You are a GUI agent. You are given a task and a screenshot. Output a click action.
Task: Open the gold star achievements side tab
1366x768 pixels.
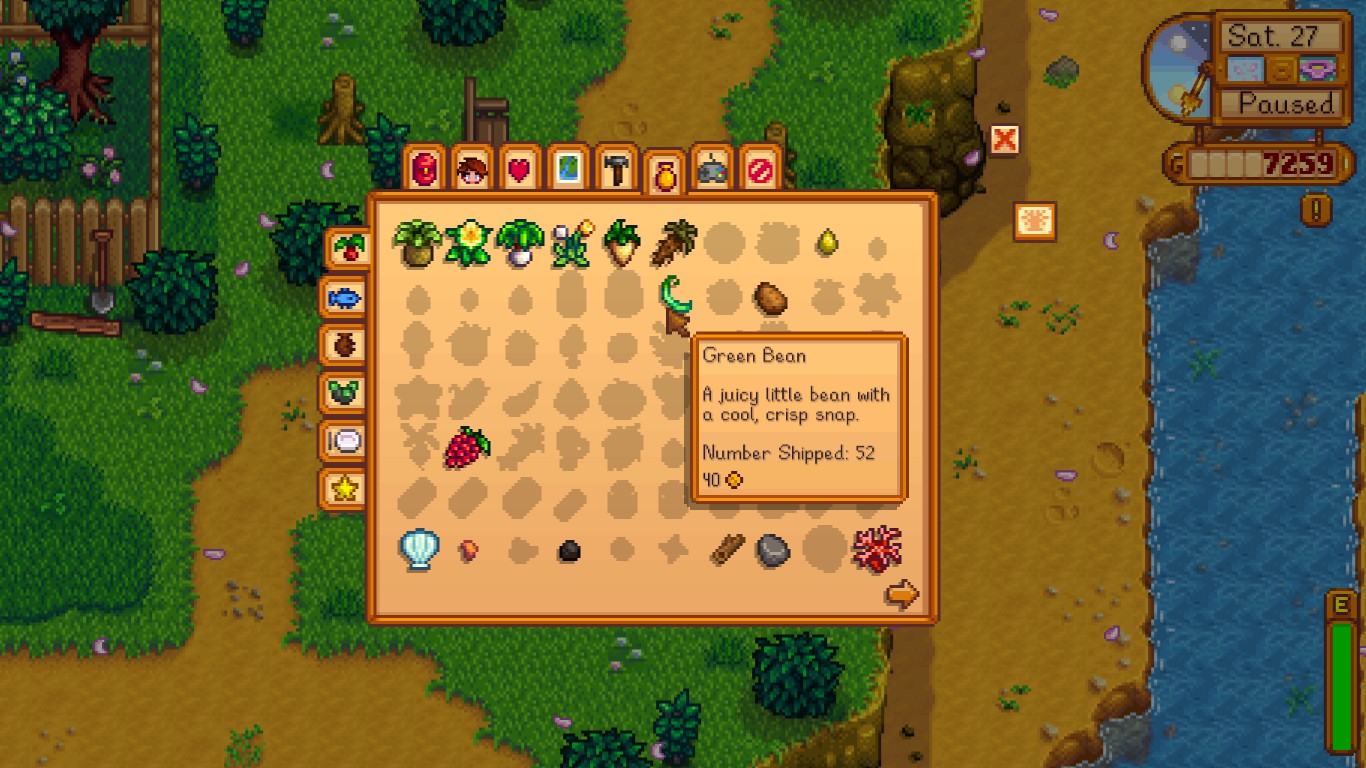coord(343,489)
